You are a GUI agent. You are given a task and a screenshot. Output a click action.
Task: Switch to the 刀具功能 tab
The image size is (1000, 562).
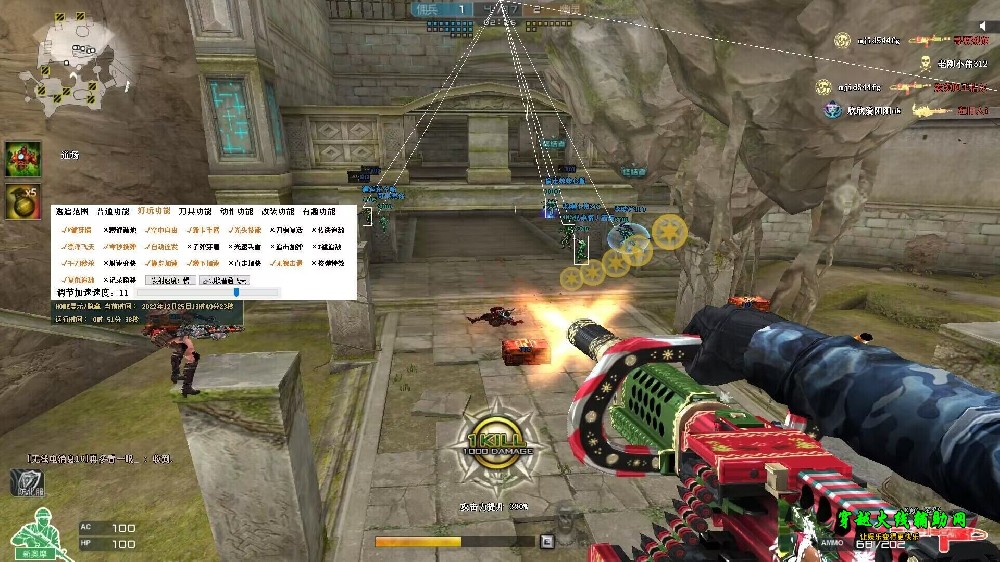tap(195, 212)
